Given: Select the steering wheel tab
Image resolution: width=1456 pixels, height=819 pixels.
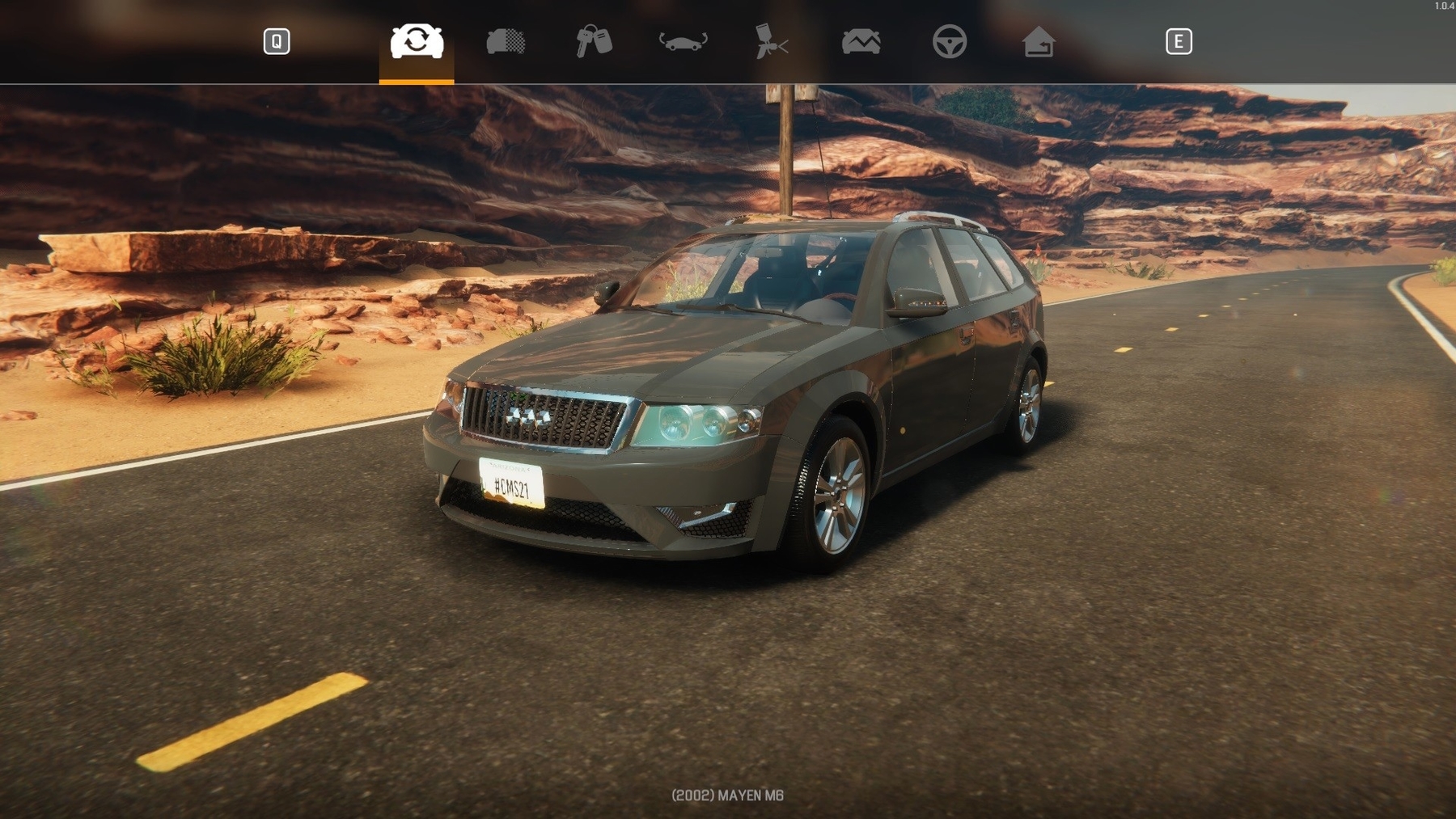Looking at the screenshot, I should click(950, 41).
